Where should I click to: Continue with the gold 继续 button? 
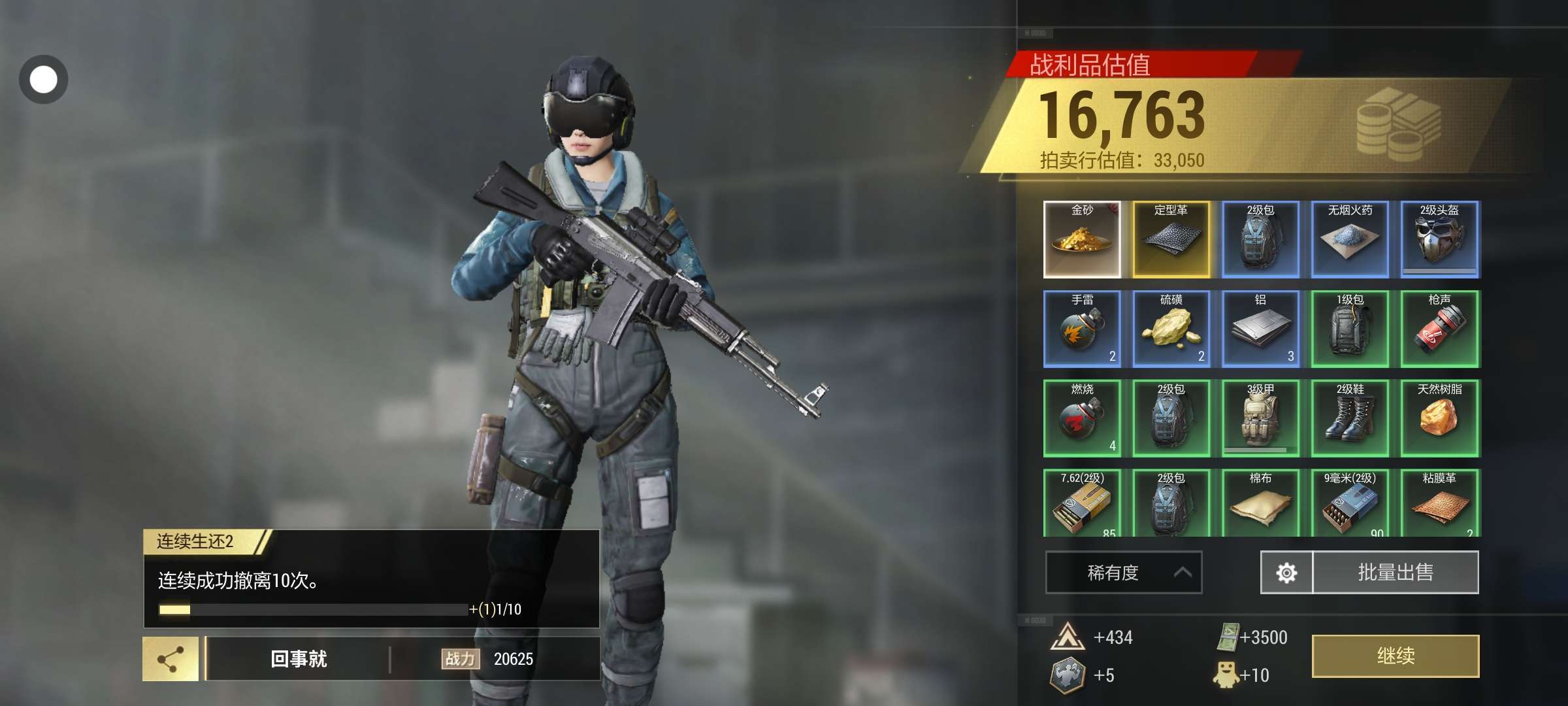(1395, 656)
